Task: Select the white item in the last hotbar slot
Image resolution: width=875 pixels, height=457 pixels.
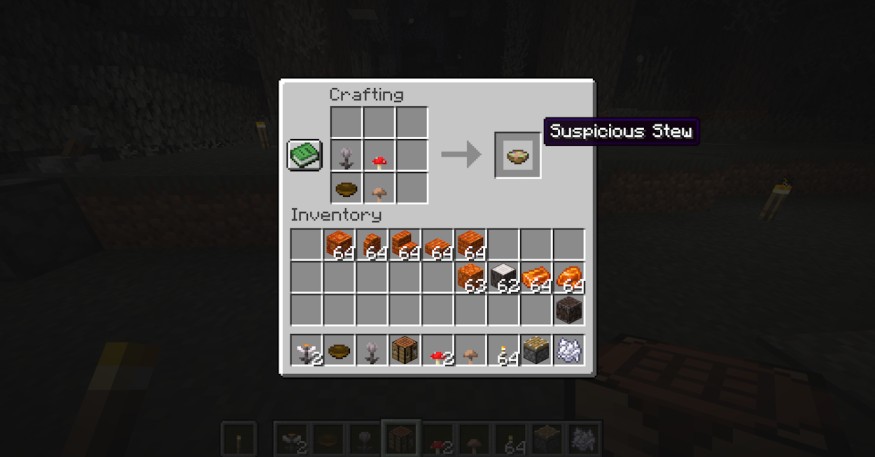Action: click(x=568, y=350)
